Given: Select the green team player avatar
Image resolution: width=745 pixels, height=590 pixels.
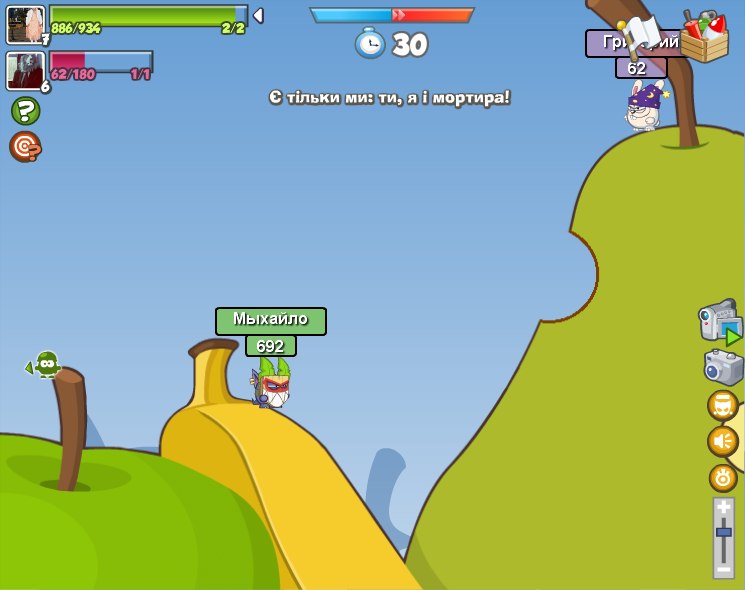Looking at the screenshot, I should 25,24.
